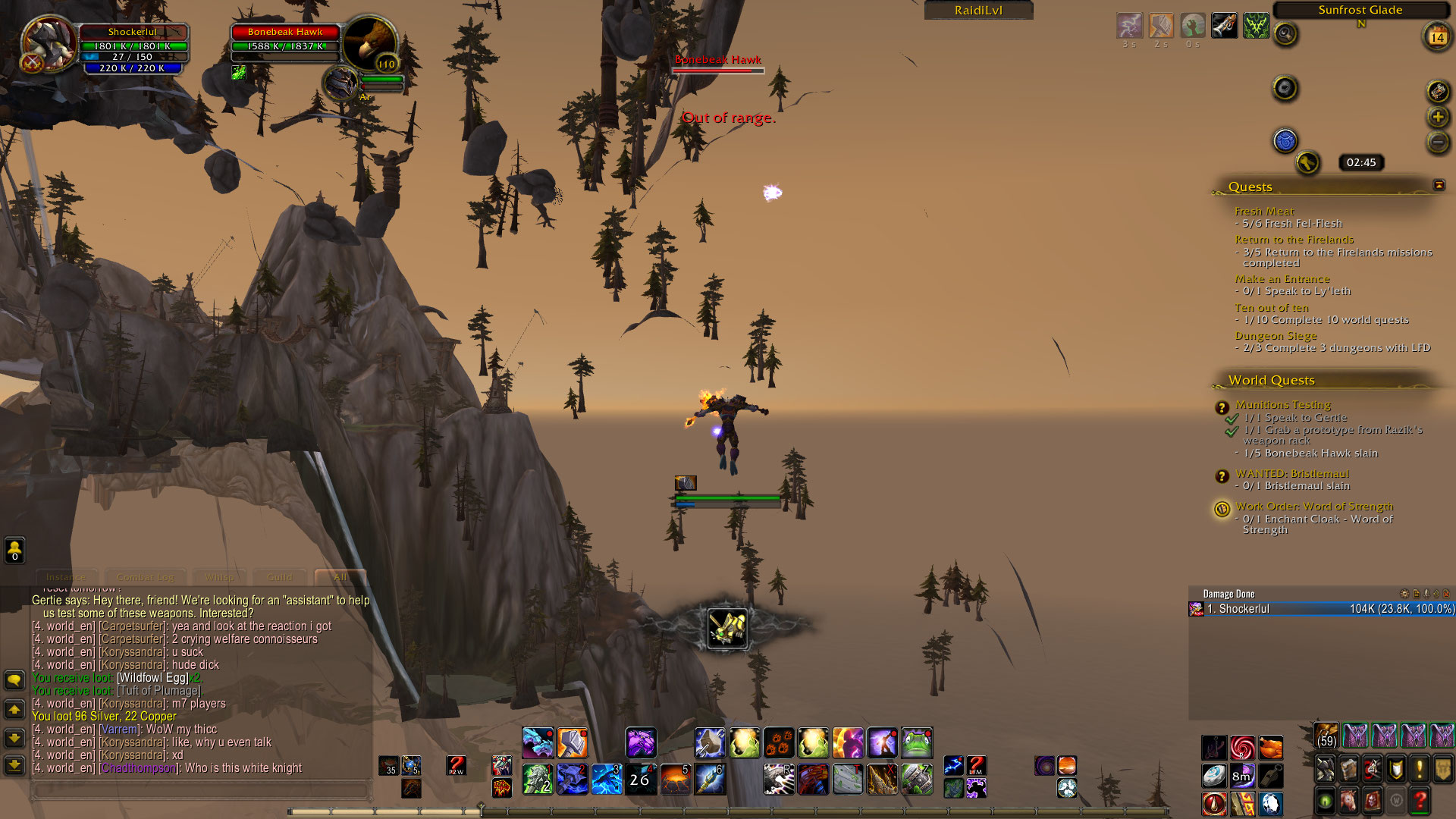
Task: Collapse the Quests tracker header
Action: 1439,185
